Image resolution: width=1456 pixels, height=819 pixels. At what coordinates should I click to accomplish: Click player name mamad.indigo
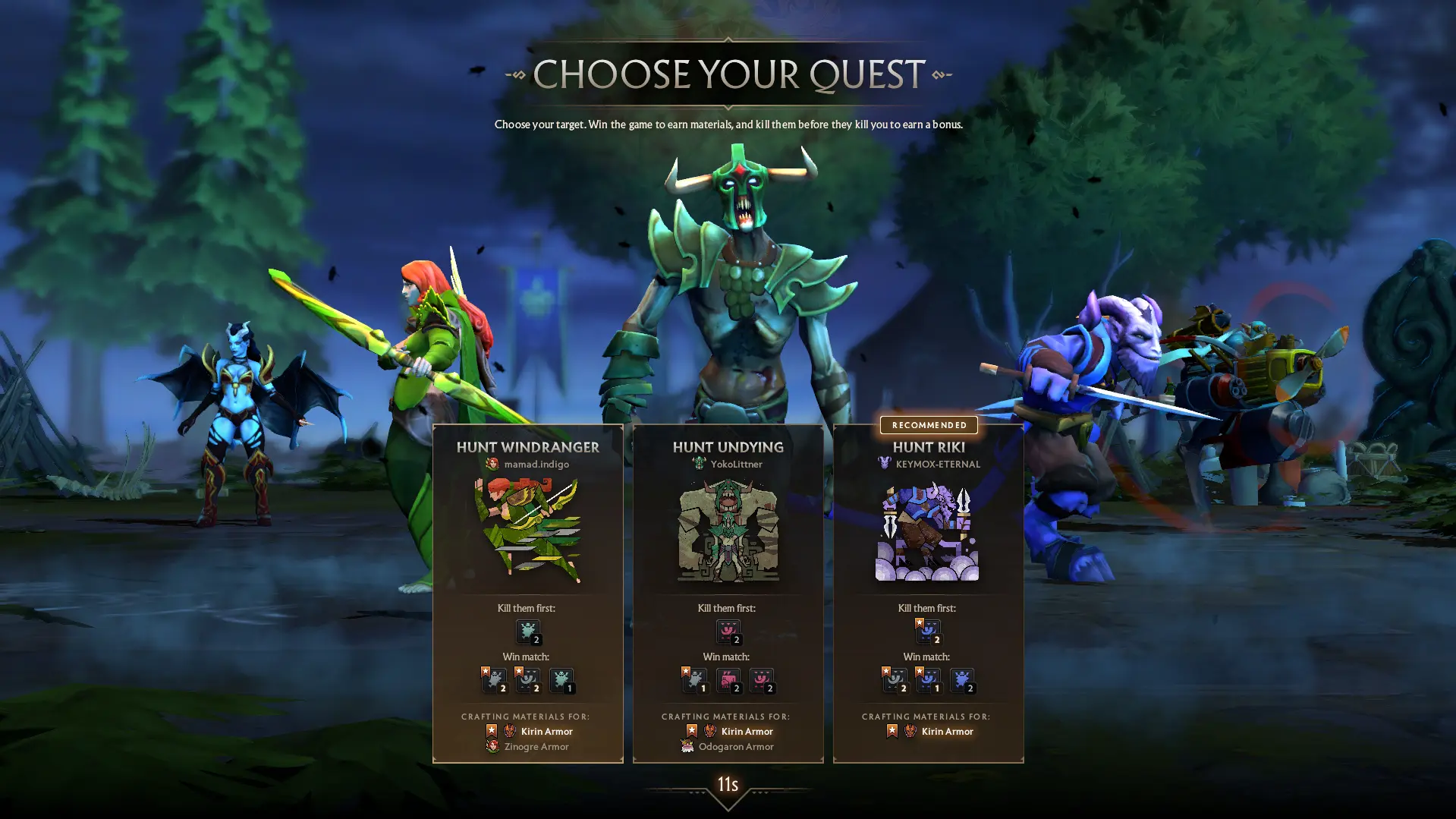click(x=536, y=465)
